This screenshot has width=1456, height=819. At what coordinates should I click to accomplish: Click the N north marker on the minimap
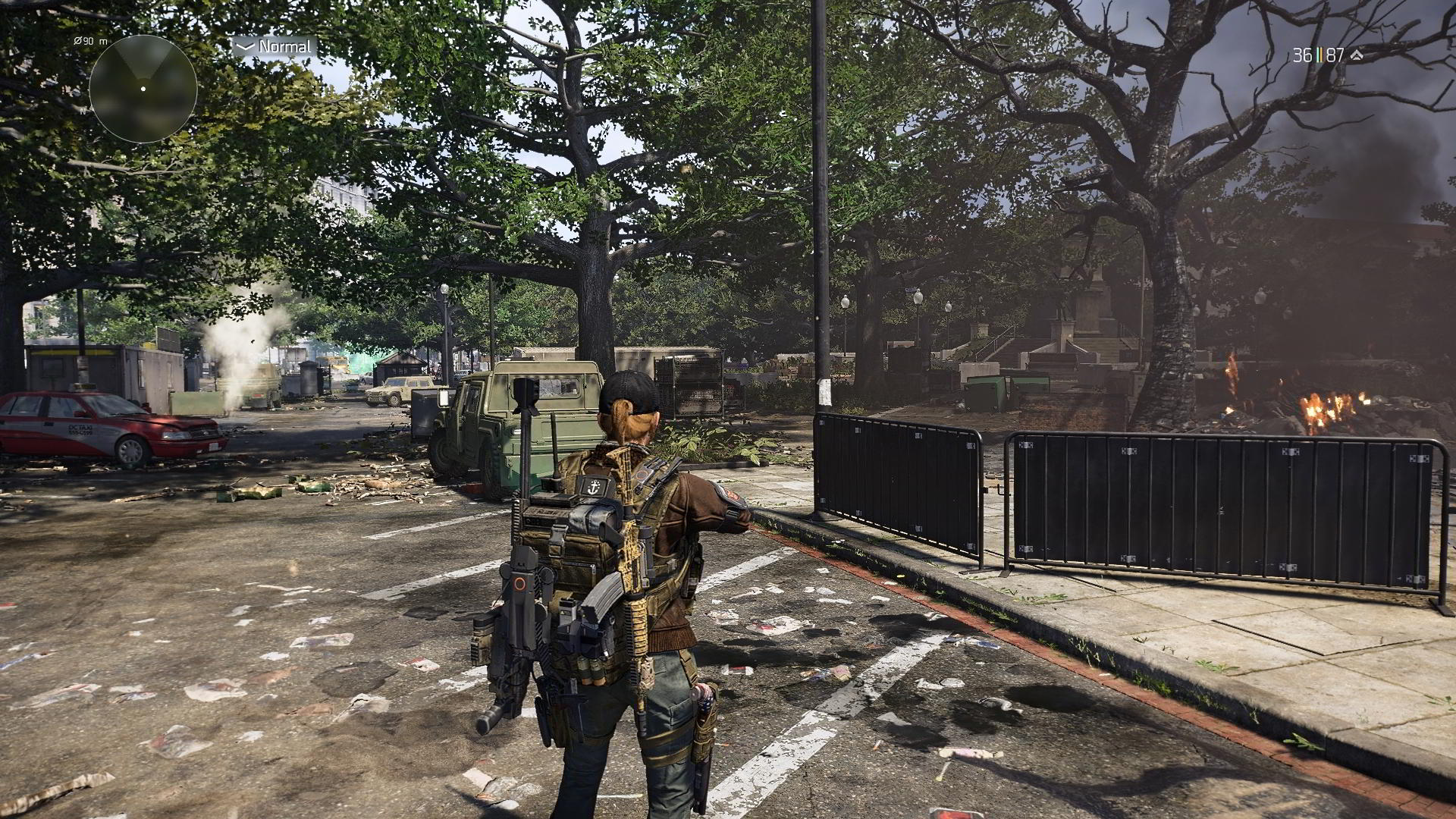coord(82,111)
